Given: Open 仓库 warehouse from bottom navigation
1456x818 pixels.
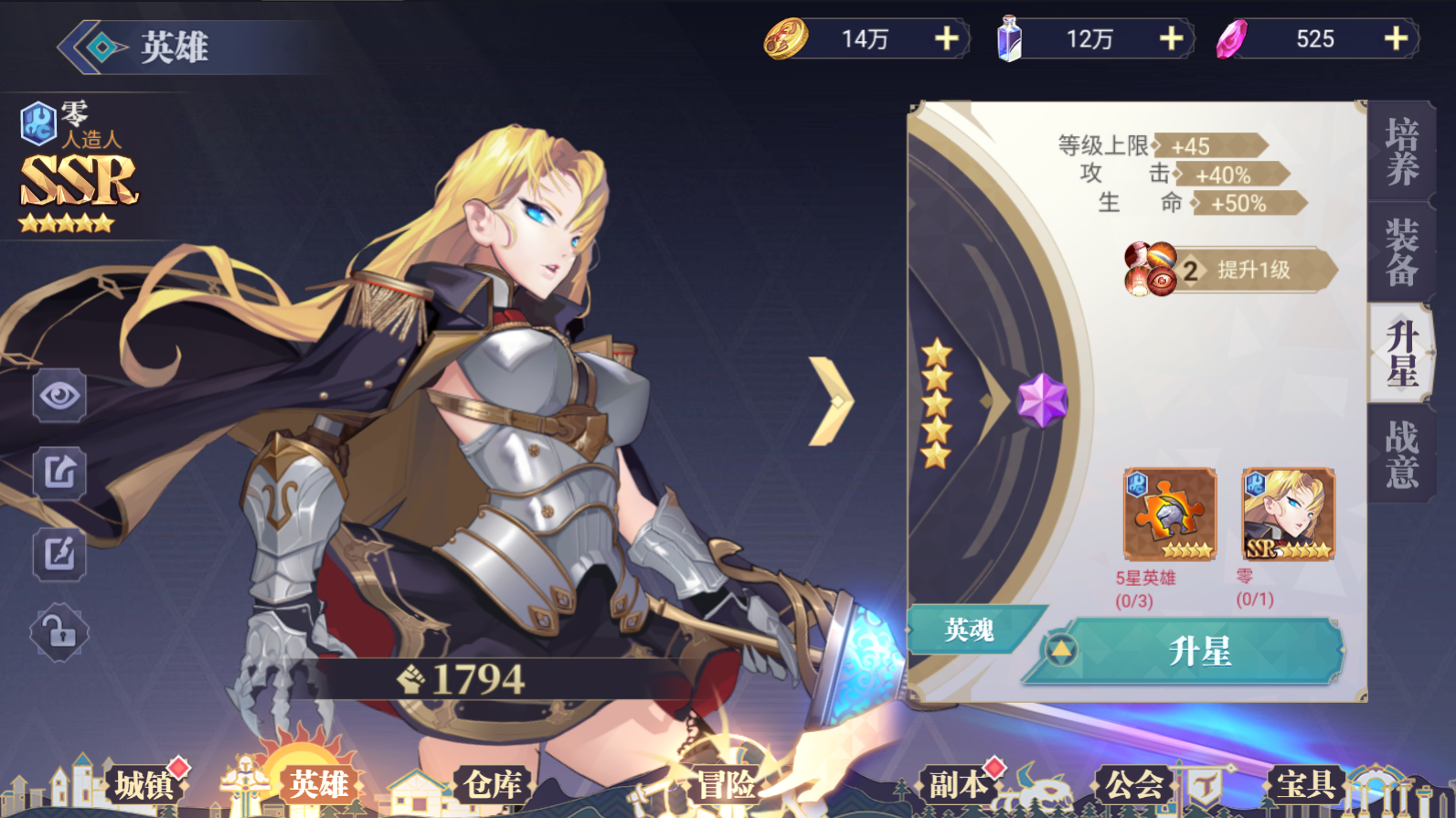Looking at the screenshot, I should click(492, 784).
